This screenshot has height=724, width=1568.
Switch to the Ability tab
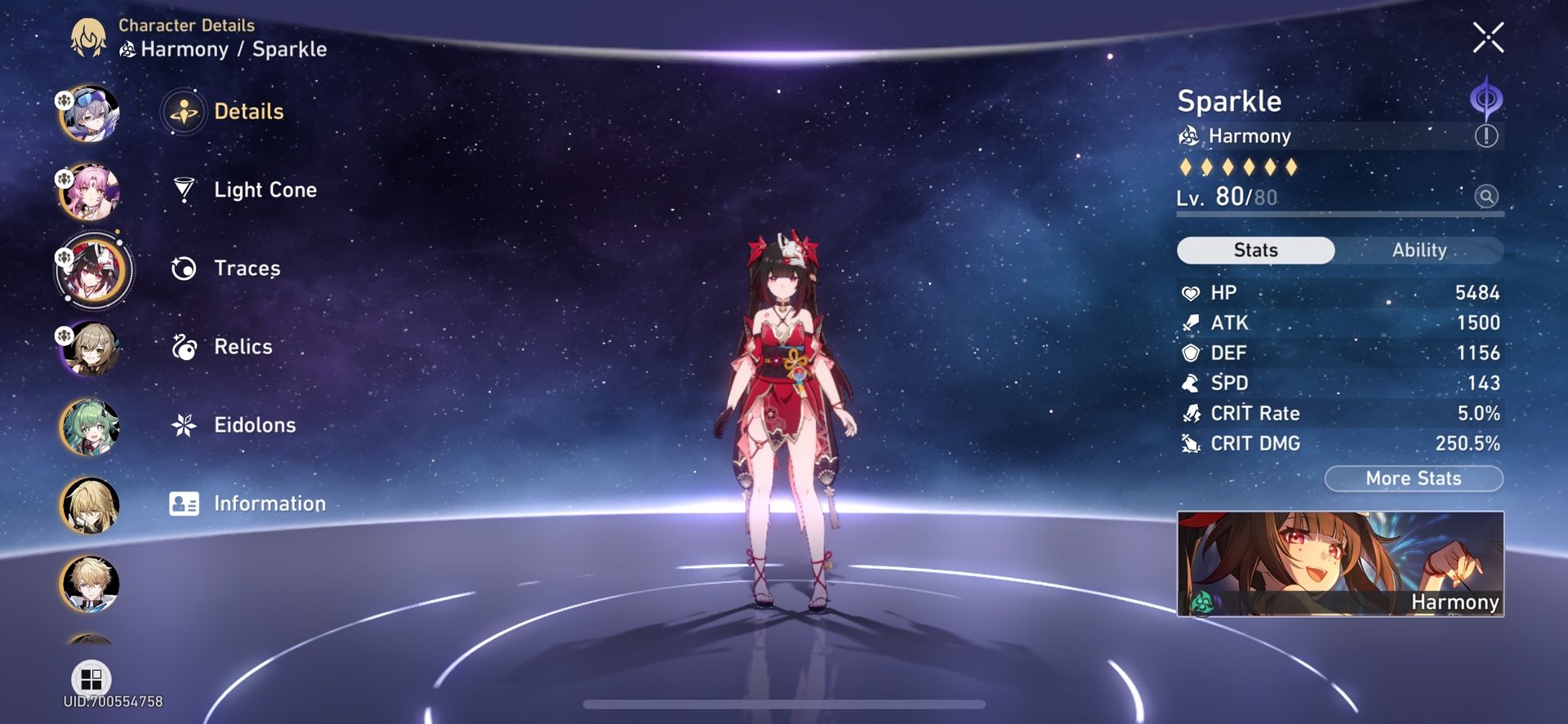pyautogui.click(x=1421, y=251)
